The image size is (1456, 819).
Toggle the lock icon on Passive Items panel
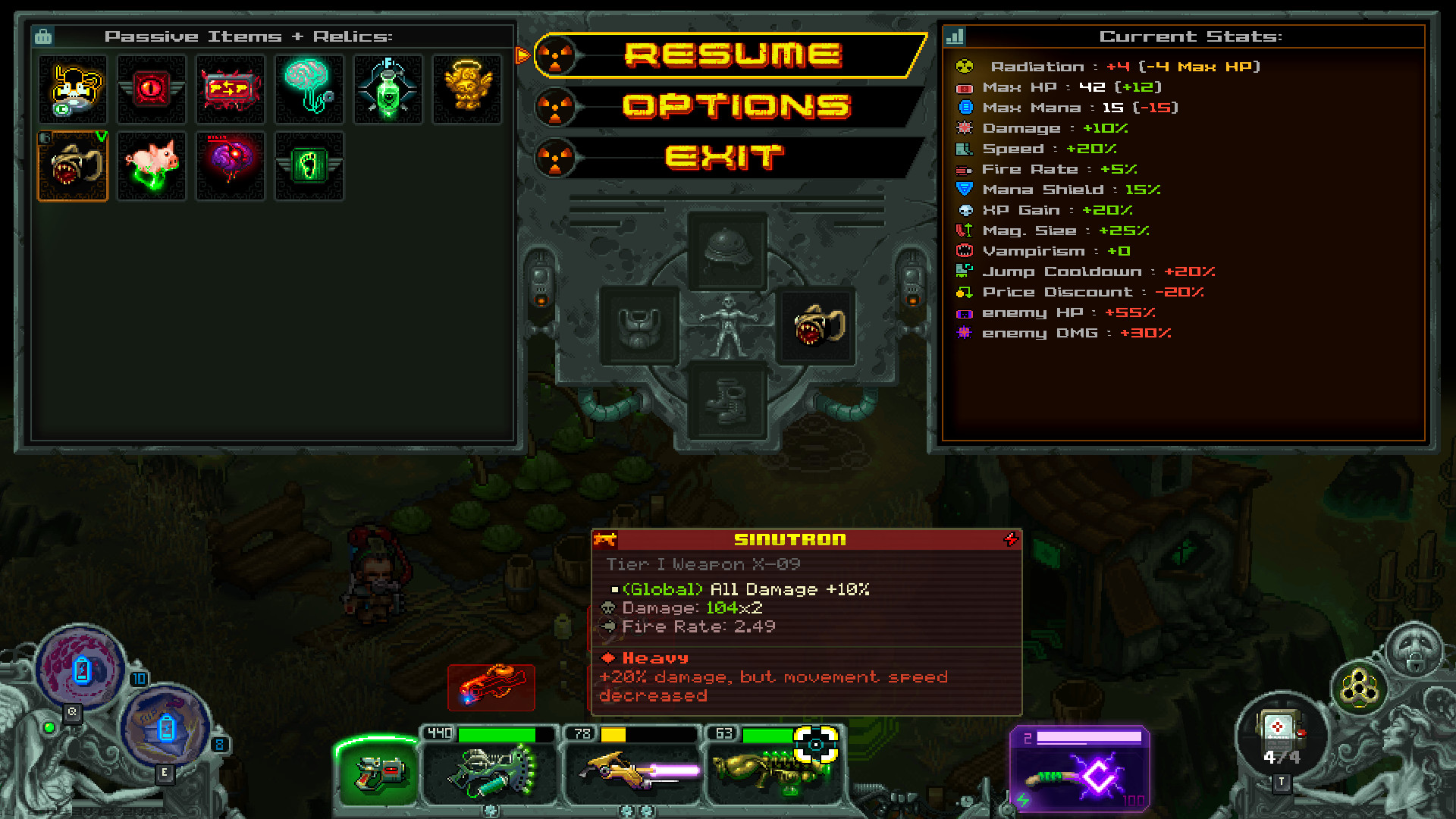tap(44, 35)
